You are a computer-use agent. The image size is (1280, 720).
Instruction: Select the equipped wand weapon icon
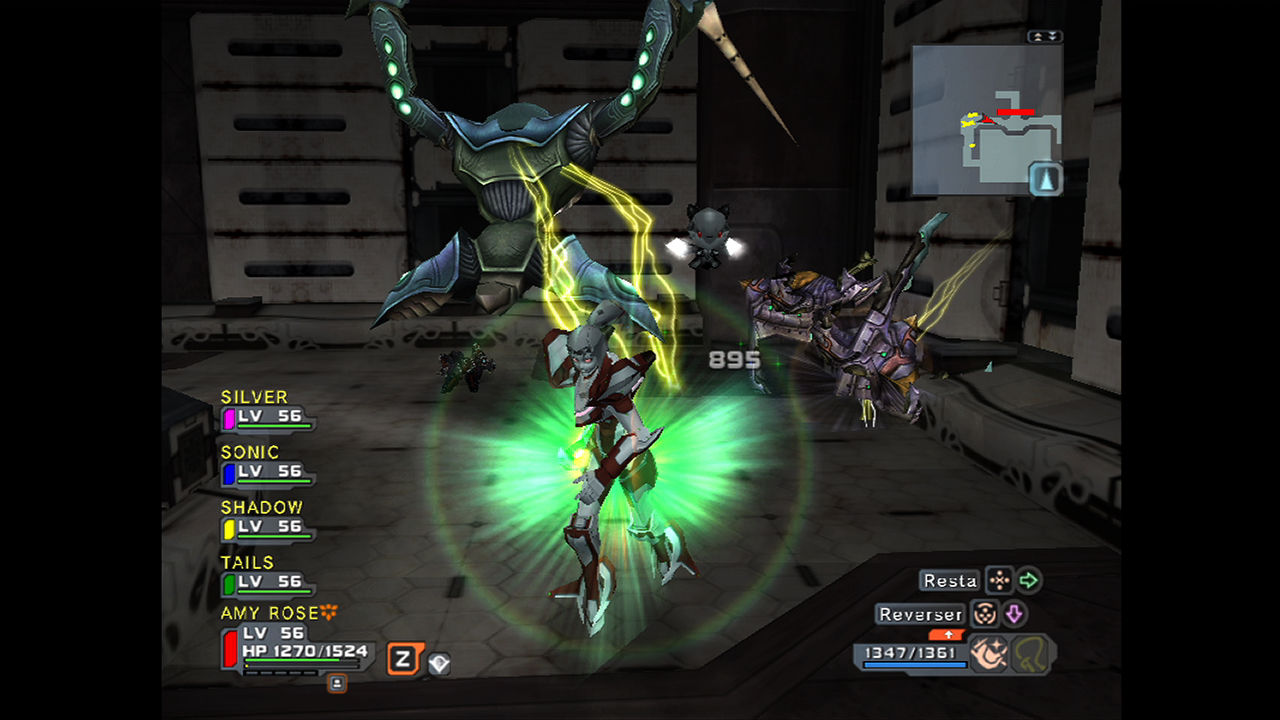[x=987, y=654]
